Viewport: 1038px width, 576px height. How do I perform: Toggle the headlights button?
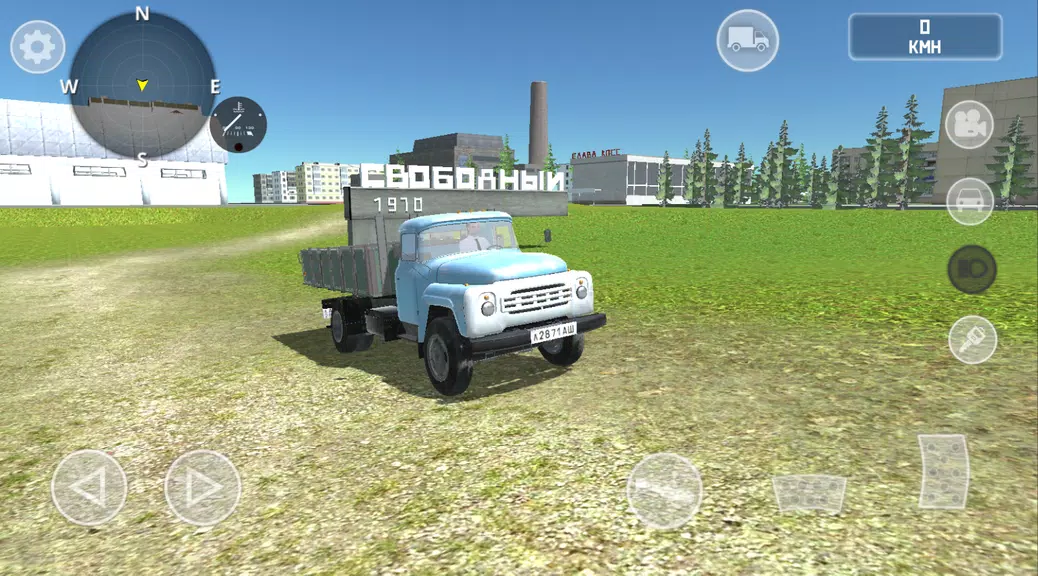pos(971,269)
